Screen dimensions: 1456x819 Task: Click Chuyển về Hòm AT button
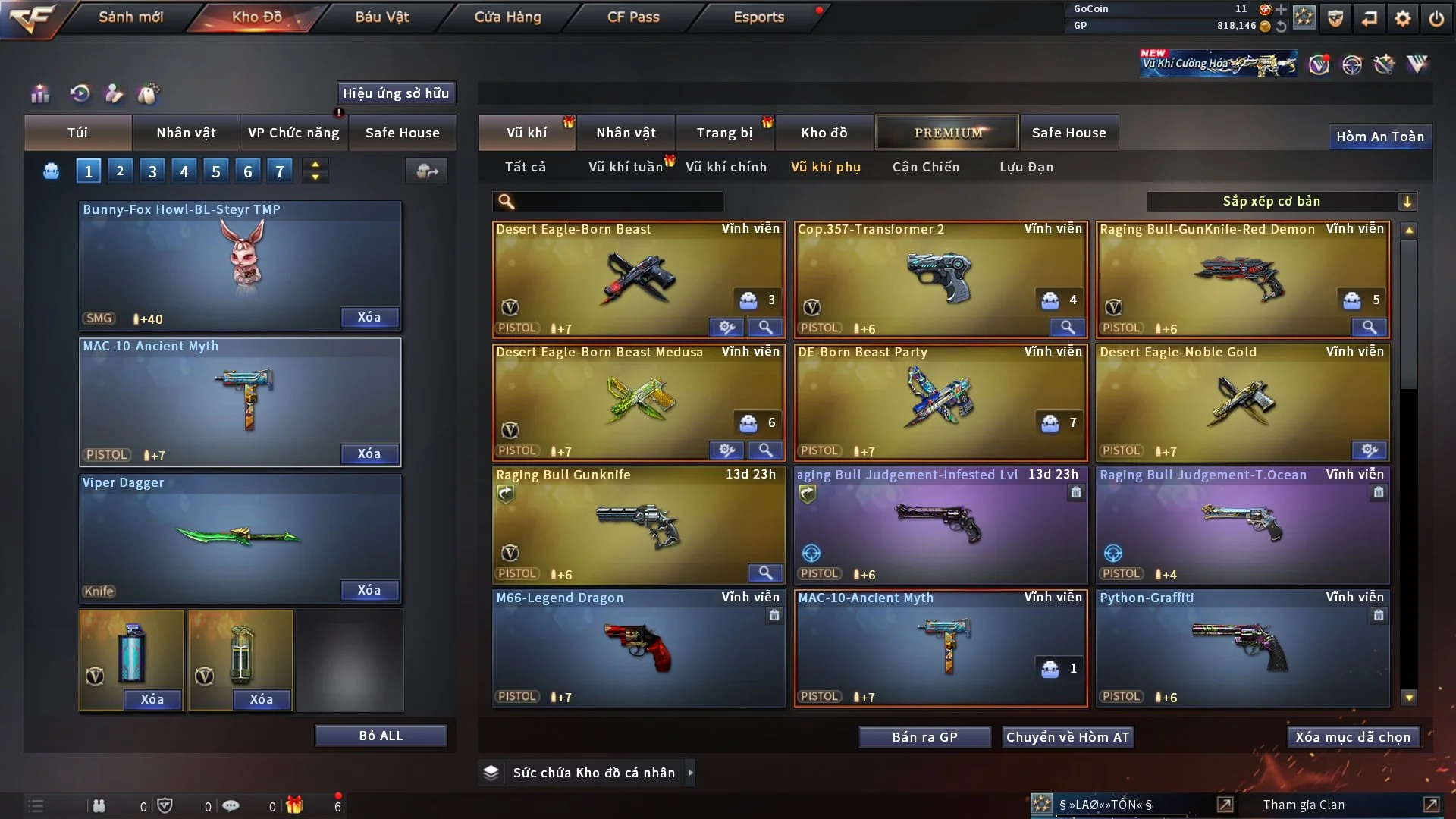1067,737
